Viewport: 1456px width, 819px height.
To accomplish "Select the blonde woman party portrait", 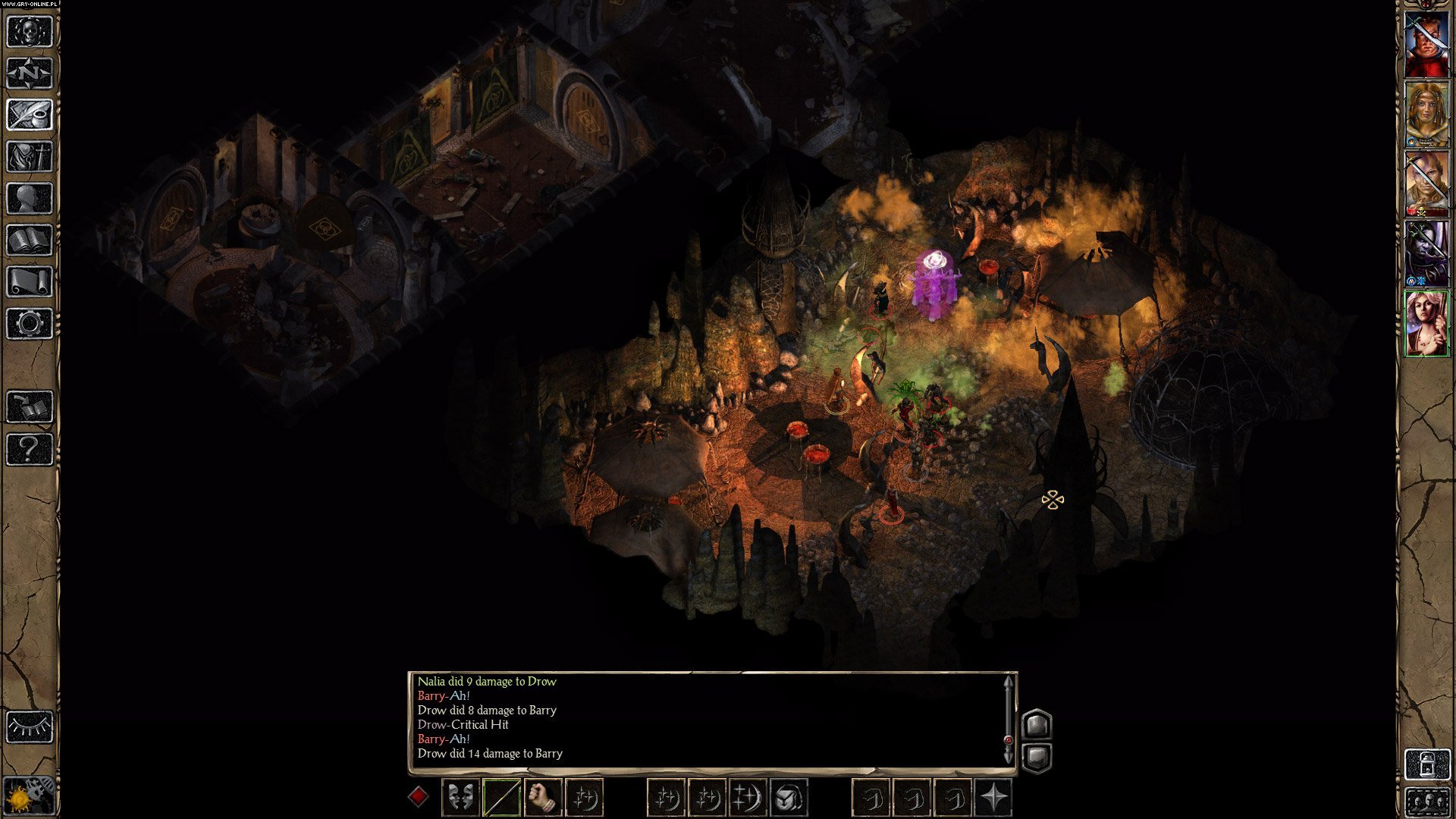I will tap(1427, 114).
